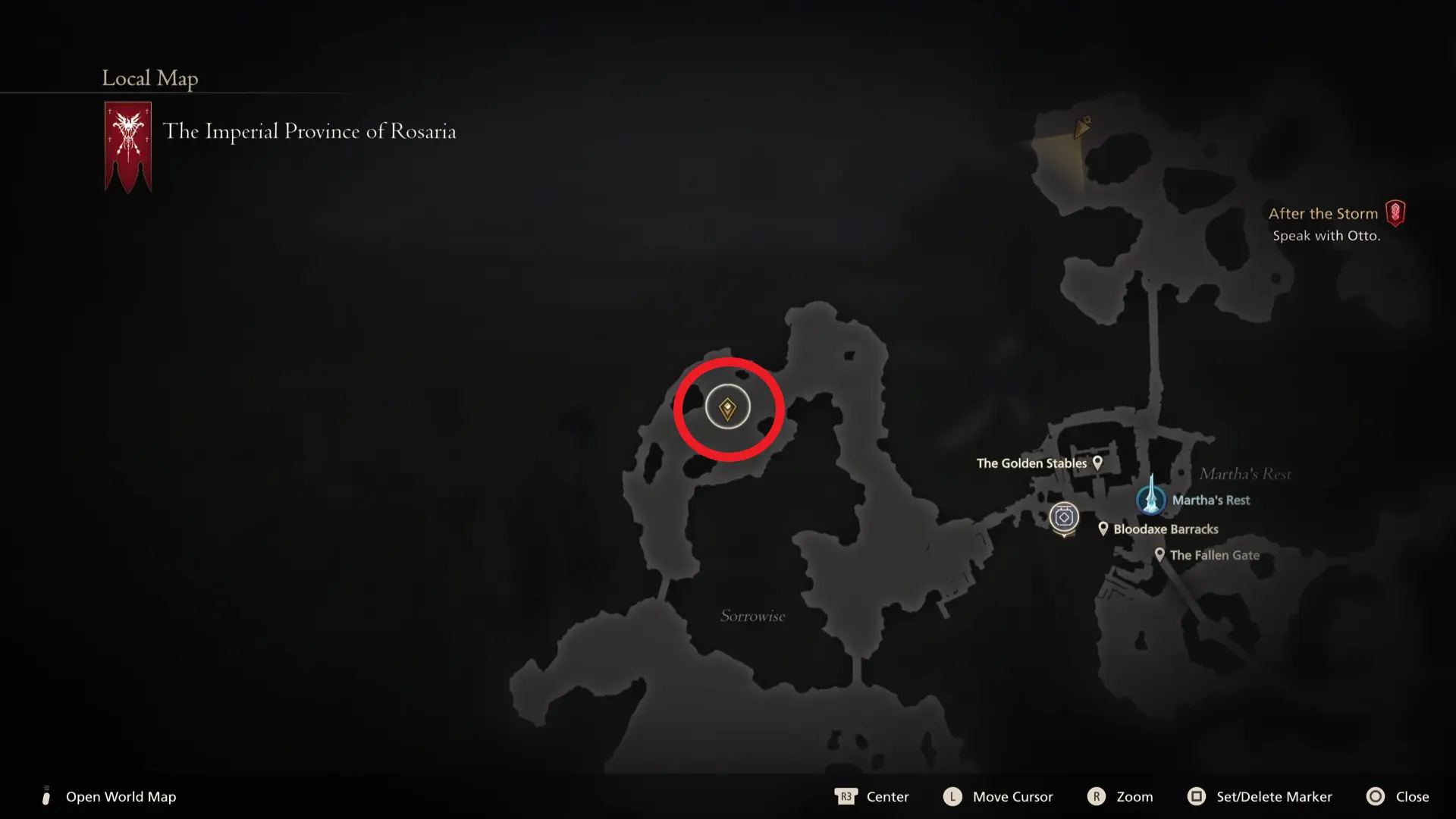This screenshot has height=819, width=1456.
Task: Click the red Rosaria banner crest
Action: (127, 146)
